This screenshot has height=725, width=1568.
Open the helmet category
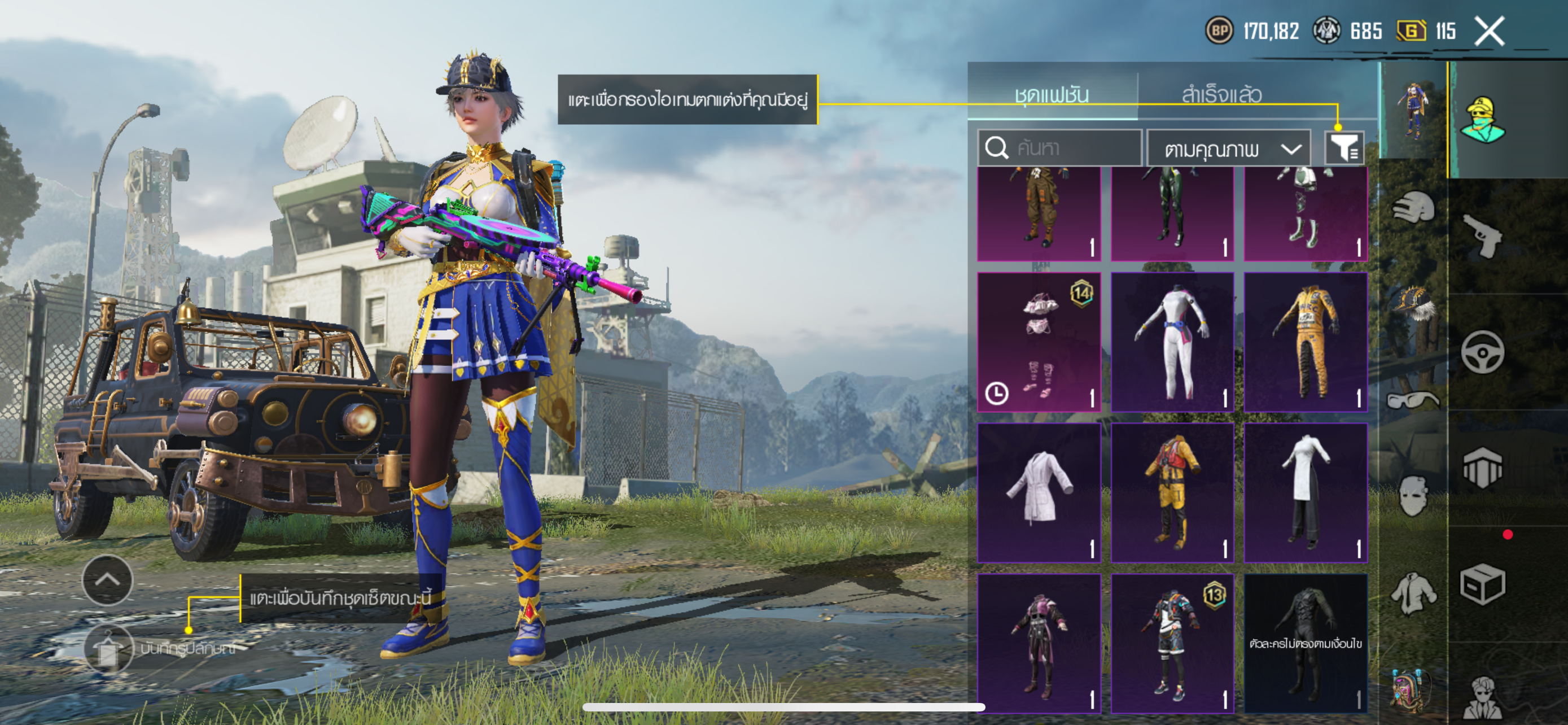pyautogui.click(x=1413, y=209)
